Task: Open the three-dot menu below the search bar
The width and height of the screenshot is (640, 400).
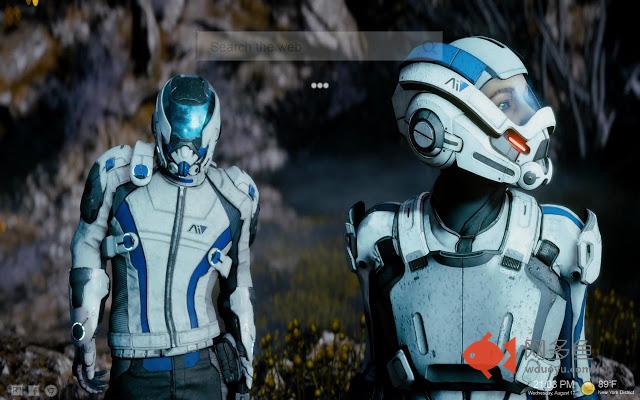Action: (319, 85)
